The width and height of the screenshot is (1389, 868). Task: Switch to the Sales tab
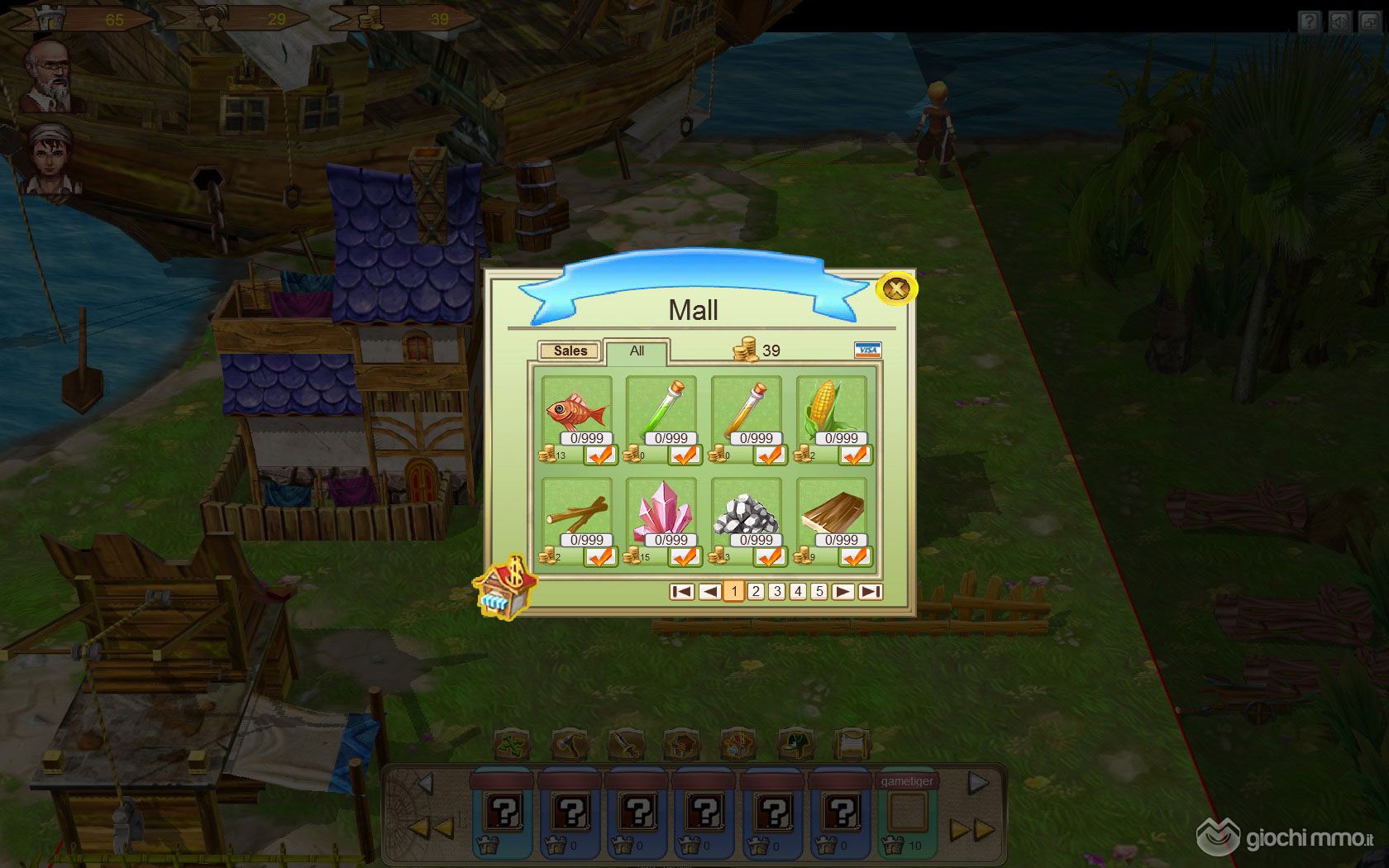click(x=570, y=351)
